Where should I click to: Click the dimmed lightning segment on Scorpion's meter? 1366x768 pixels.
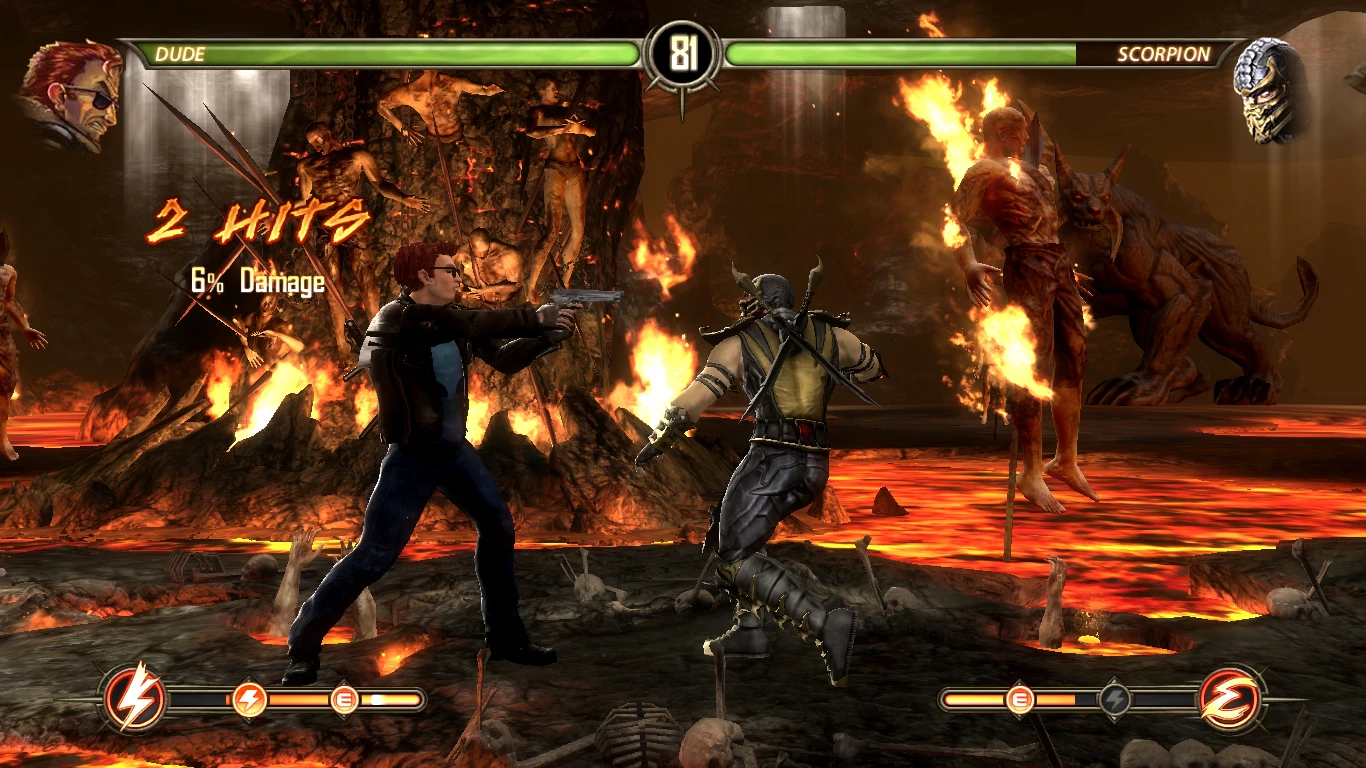pos(1114,699)
